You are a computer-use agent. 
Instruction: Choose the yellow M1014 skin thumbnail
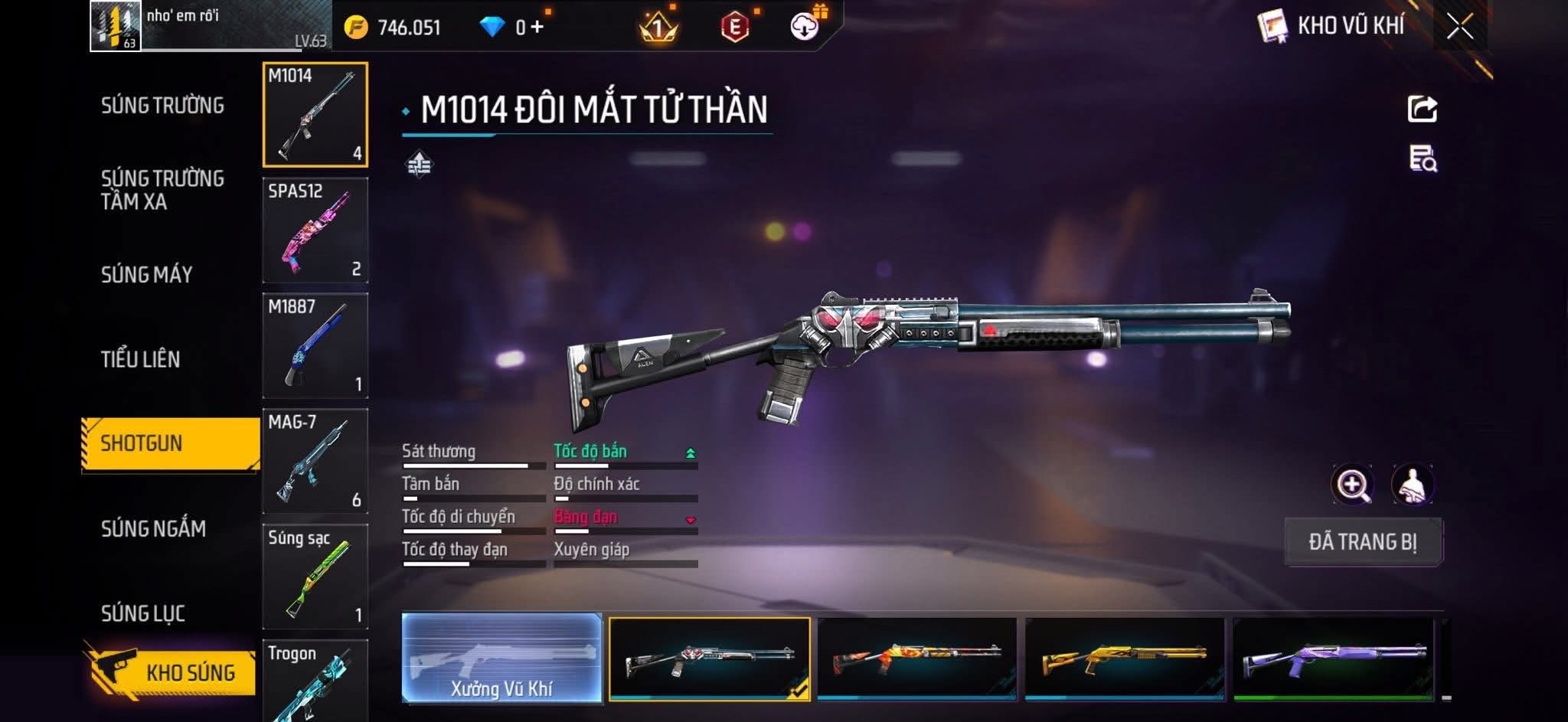coord(1125,659)
